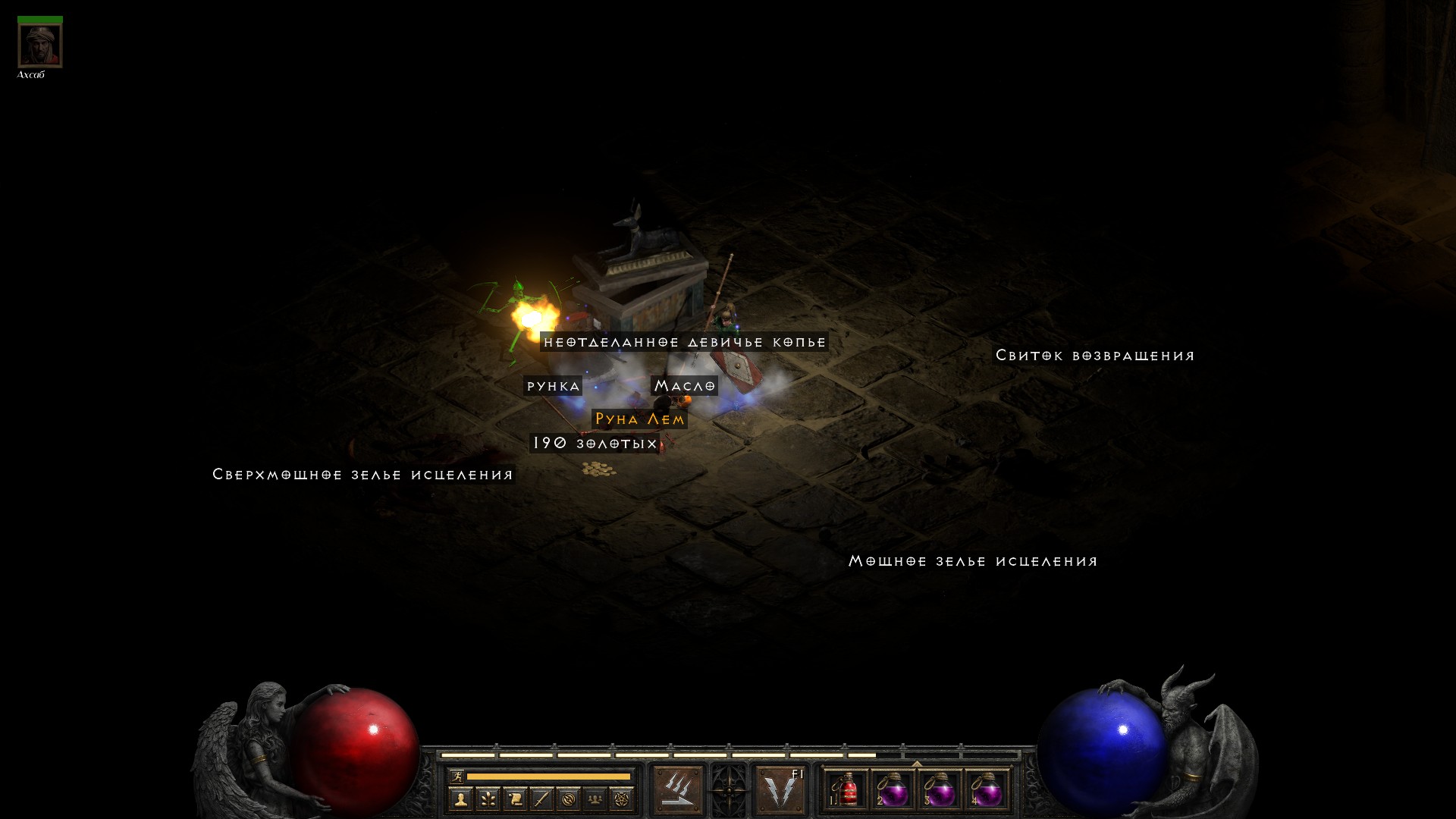This screenshot has width=1456, height=819.
Task: Pick up the 190 золотых label
Action: click(x=595, y=443)
